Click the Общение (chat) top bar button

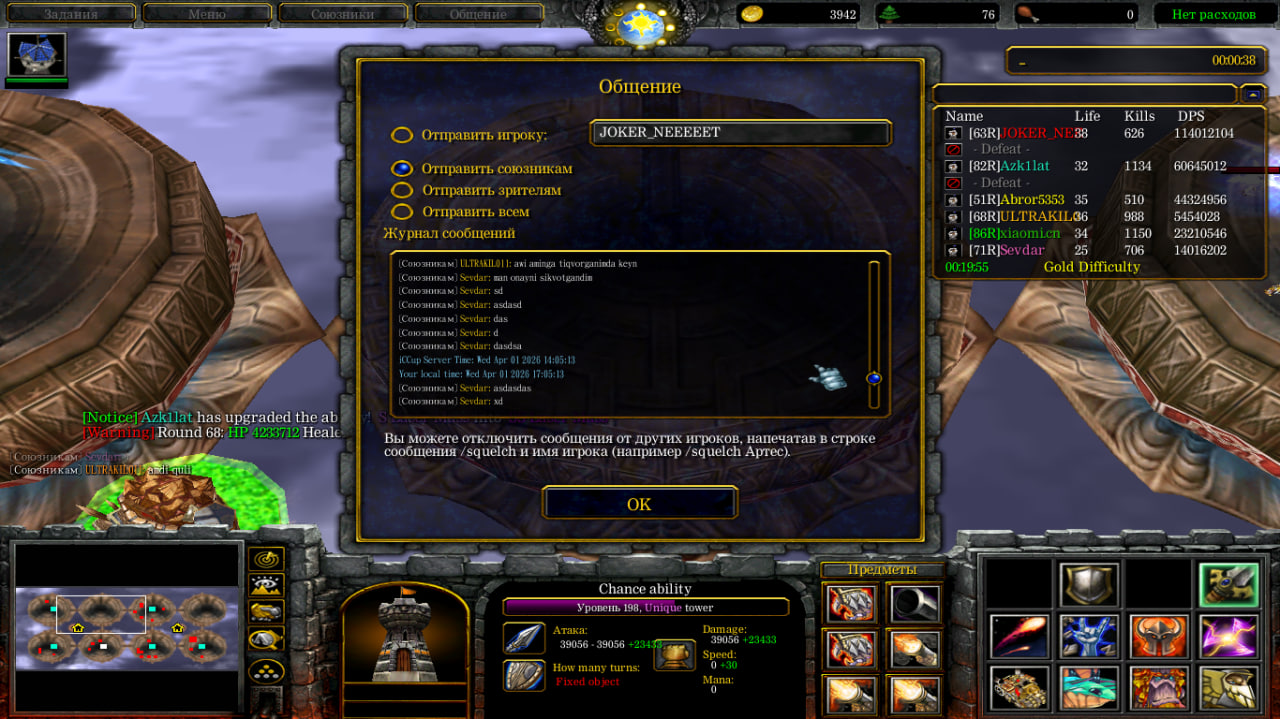click(x=478, y=14)
